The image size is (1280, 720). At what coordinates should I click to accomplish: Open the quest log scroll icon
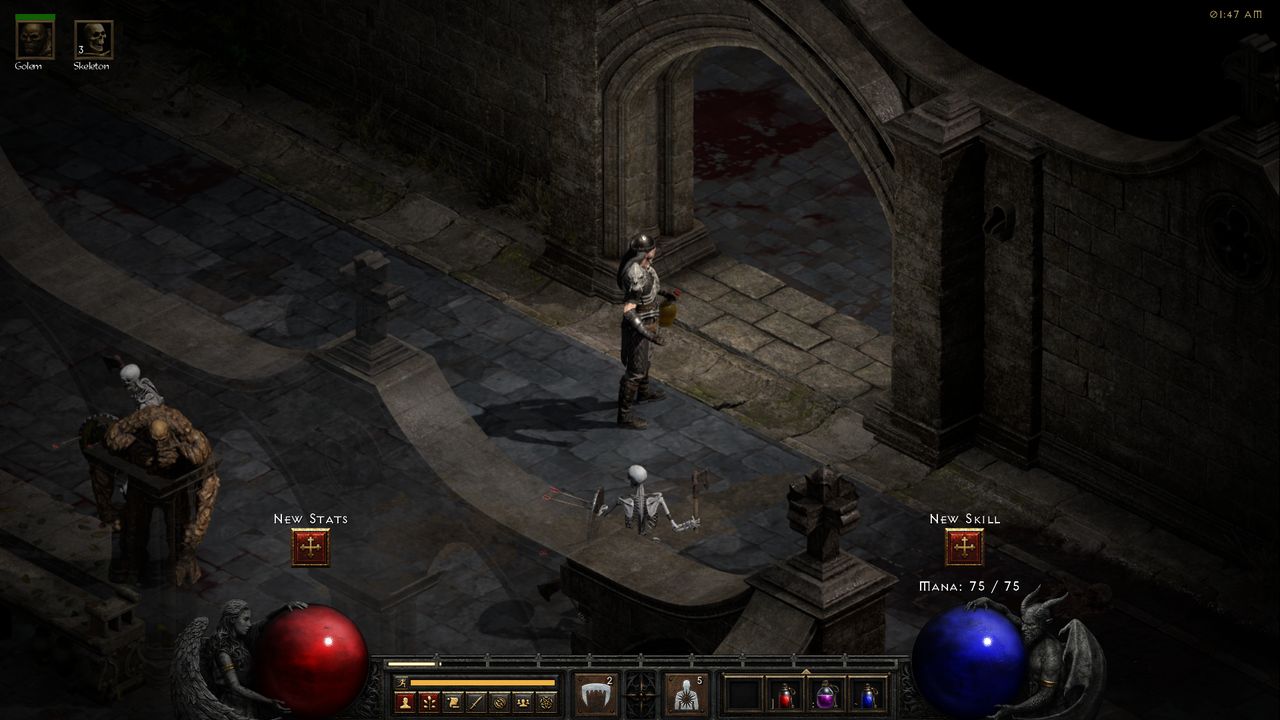[451, 702]
